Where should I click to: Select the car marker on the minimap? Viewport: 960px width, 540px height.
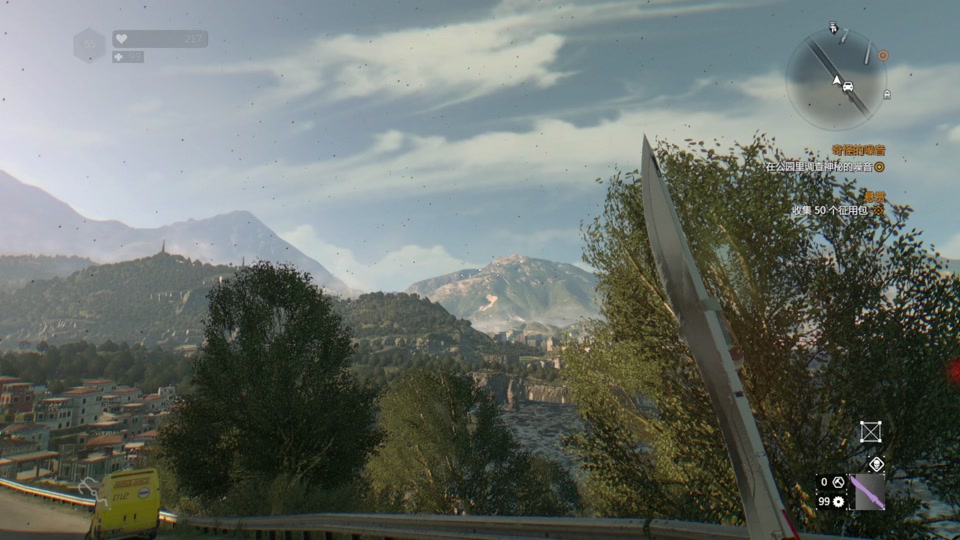[x=848, y=86]
